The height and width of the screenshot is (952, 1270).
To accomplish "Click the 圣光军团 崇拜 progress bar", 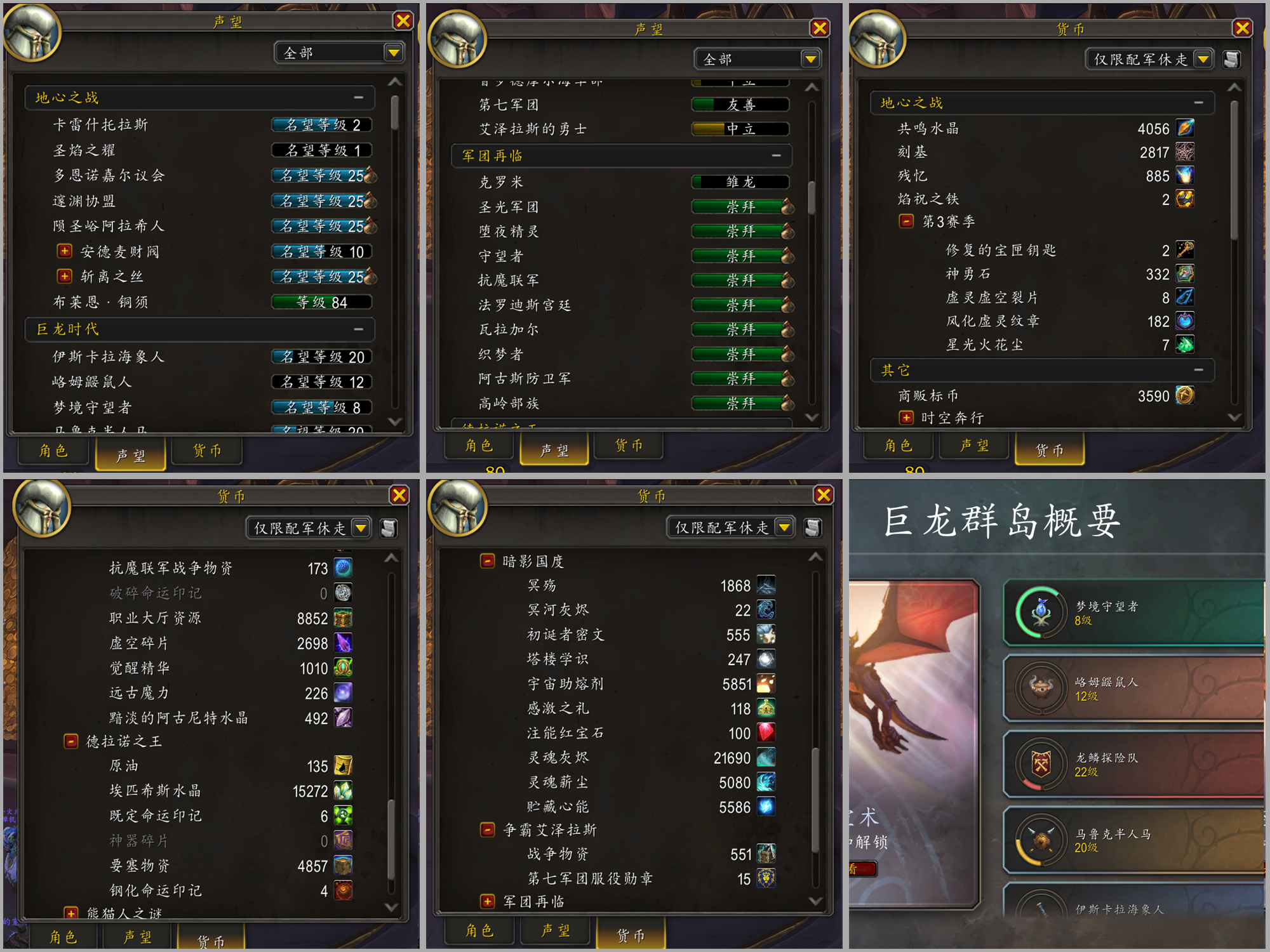I will (740, 206).
